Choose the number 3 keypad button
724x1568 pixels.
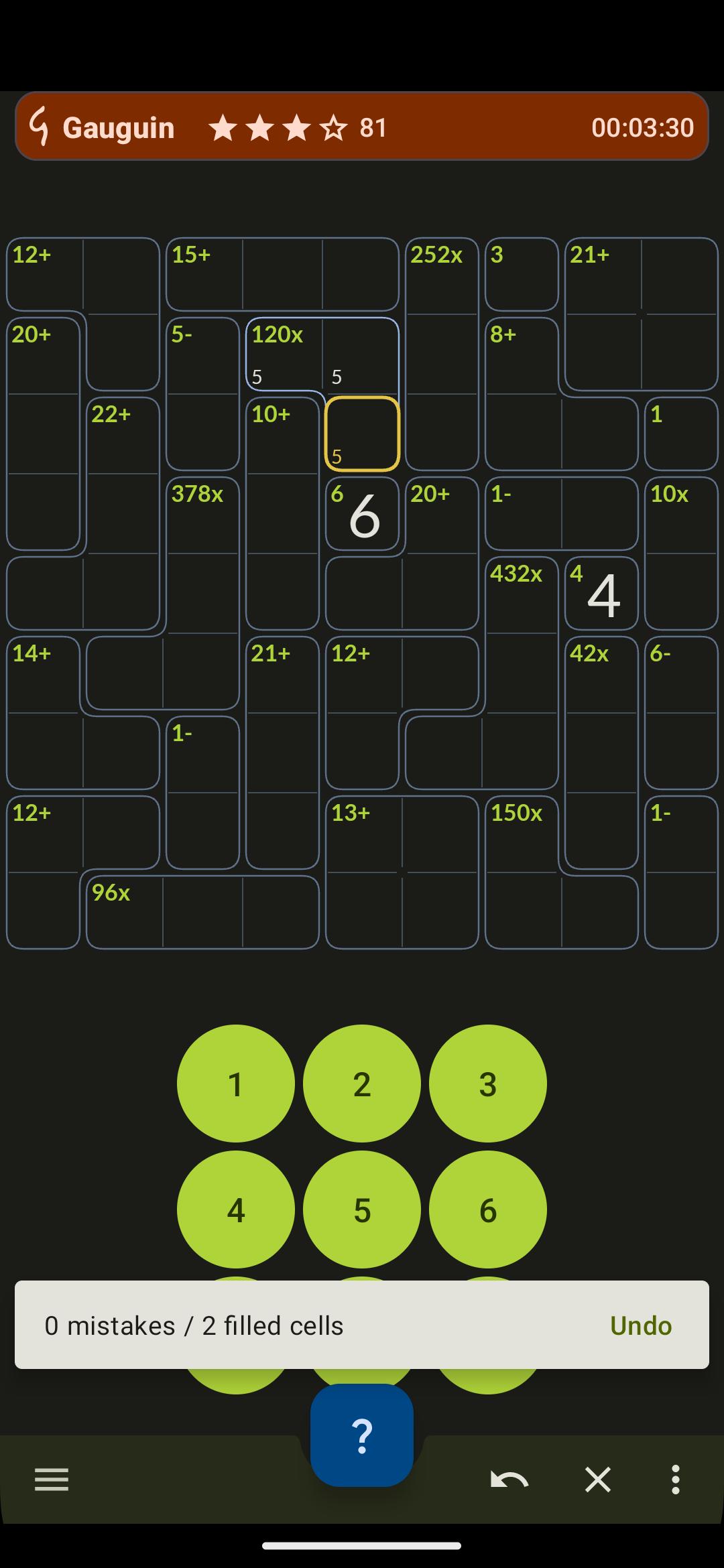(x=487, y=1084)
